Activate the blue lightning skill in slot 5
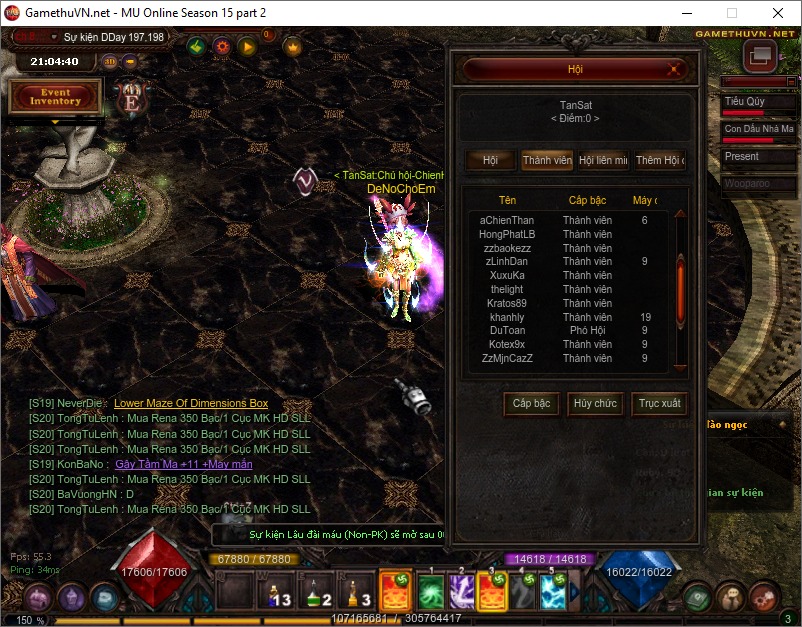This screenshot has width=802, height=627. tap(554, 592)
